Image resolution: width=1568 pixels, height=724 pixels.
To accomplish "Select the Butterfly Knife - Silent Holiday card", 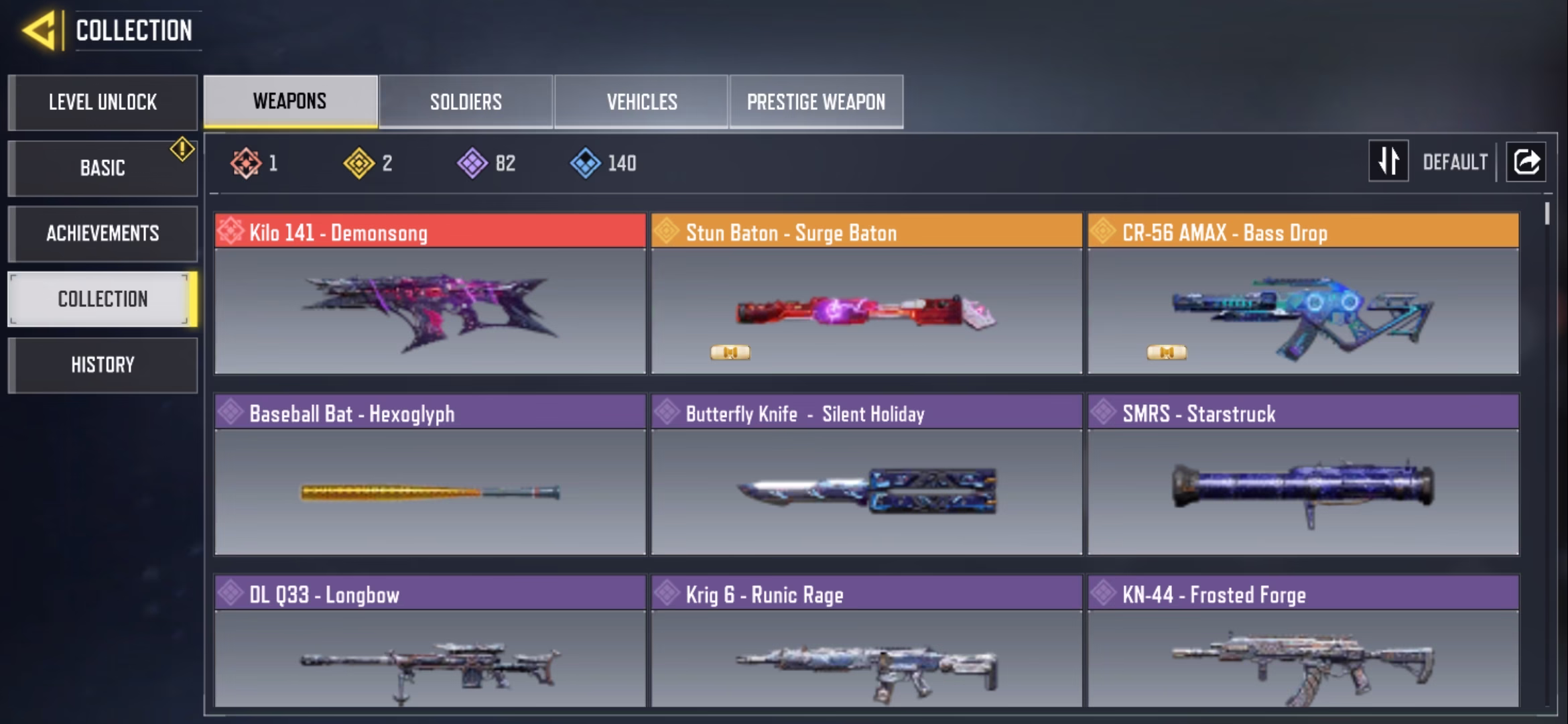I will (x=866, y=475).
